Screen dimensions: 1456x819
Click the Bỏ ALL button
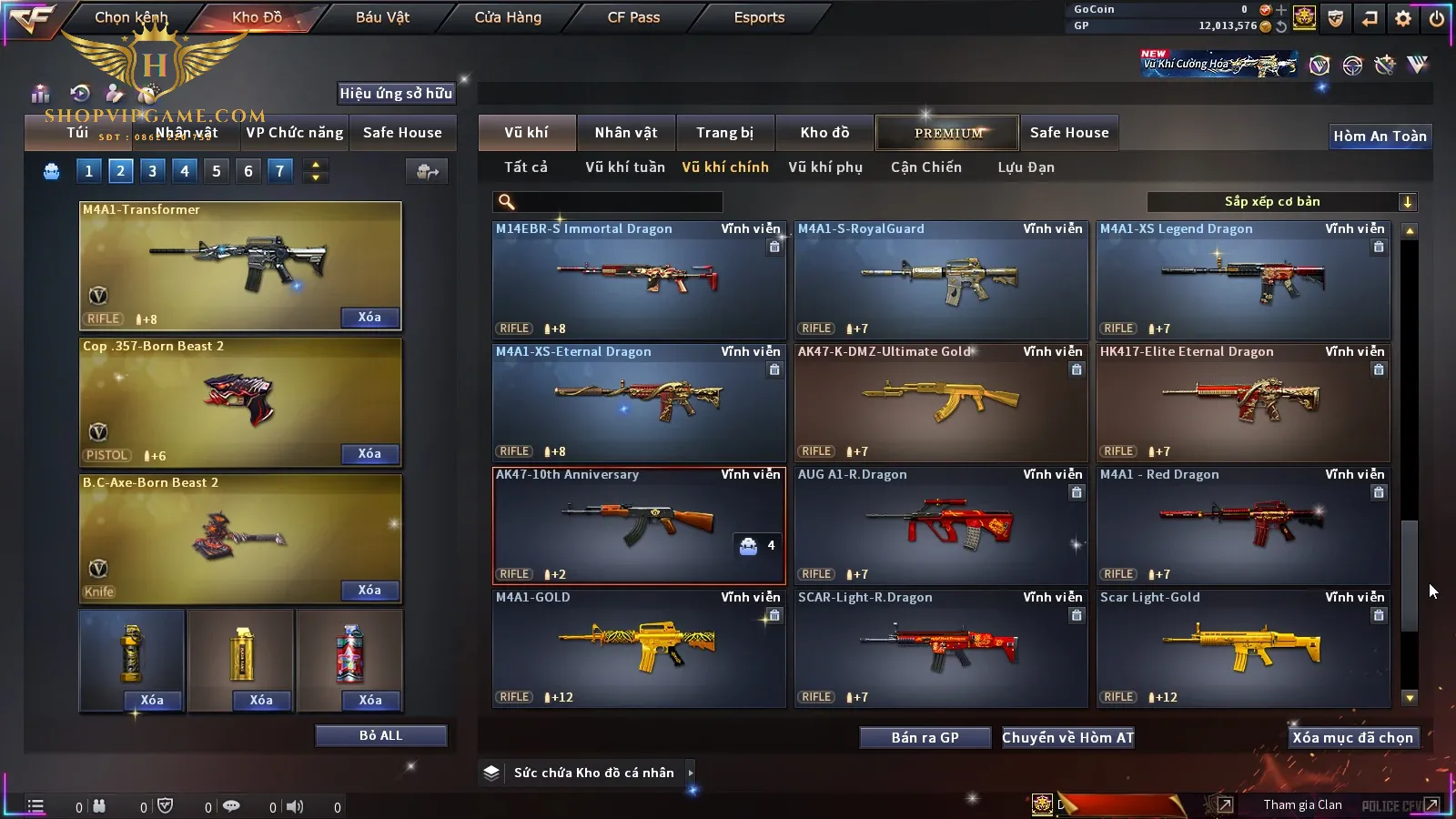[x=380, y=735]
